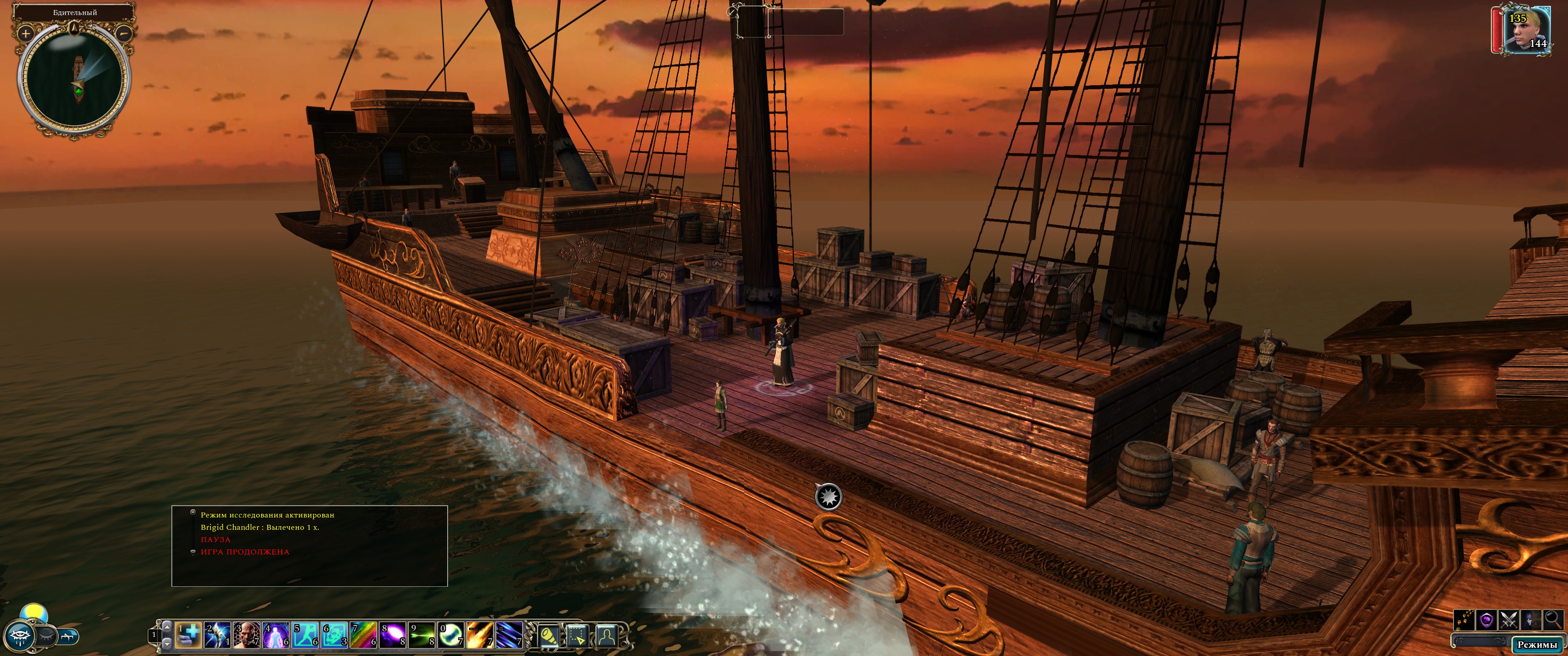
Task: Cast the fiery streak spell on the hotbar
Action: [480, 635]
